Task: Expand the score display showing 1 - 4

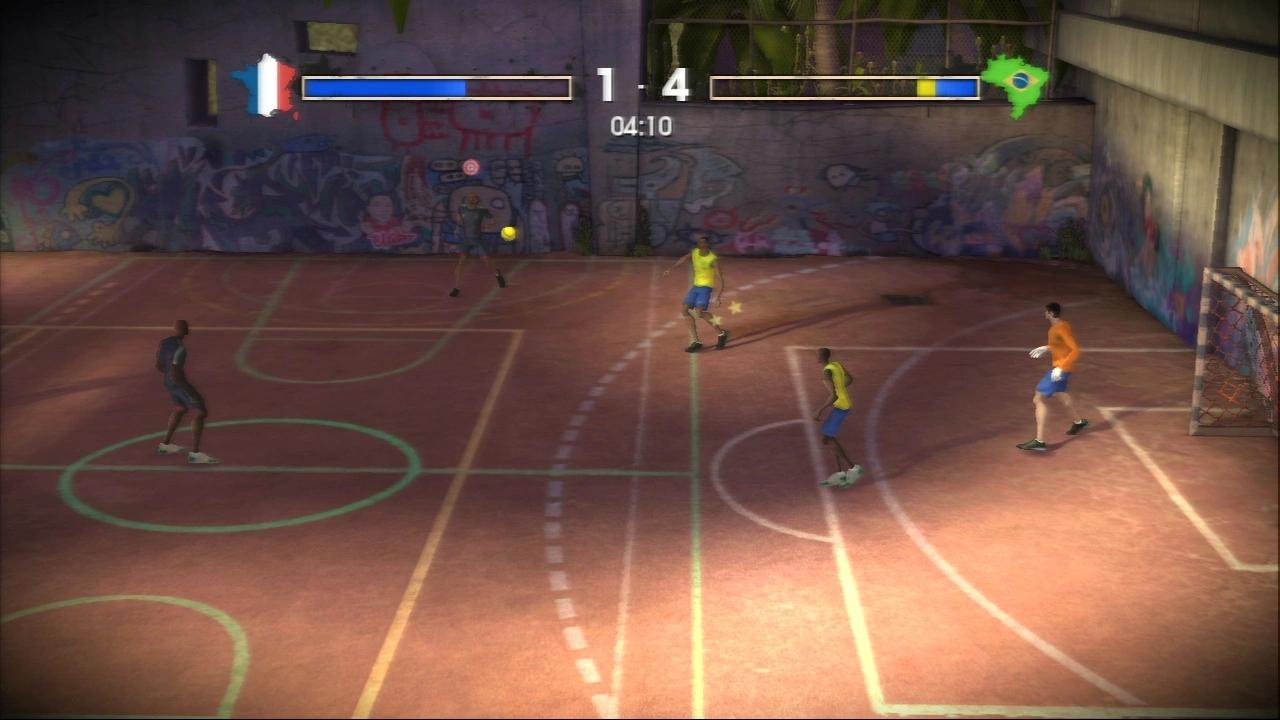Action: pyautogui.click(x=639, y=85)
